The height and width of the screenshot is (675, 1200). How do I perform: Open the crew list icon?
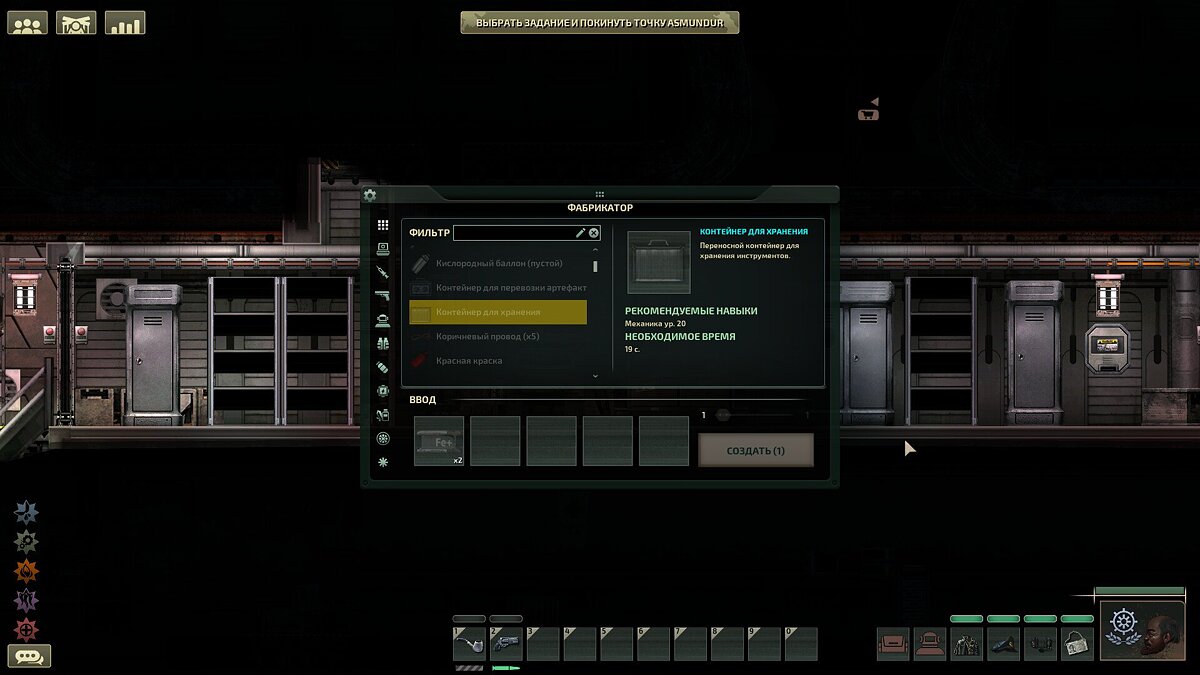(28, 23)
